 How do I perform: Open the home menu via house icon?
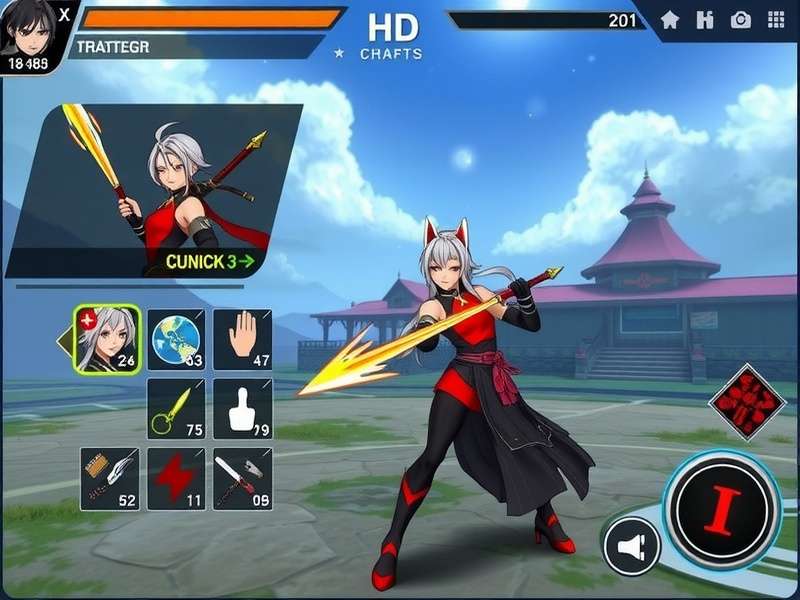pyautogui.click(x=670, y=19)
